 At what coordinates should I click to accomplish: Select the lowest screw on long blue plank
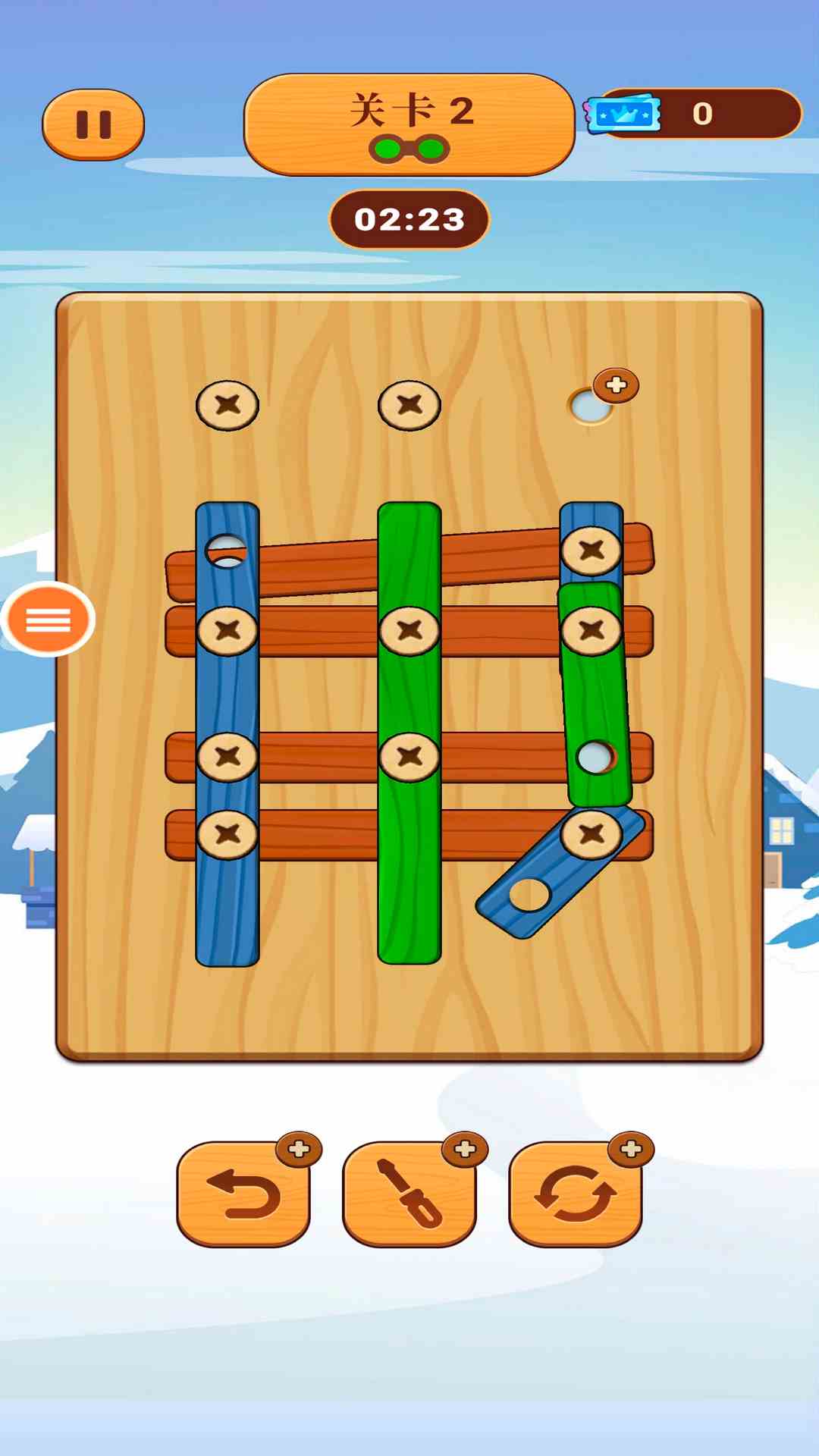coord(227,834)
